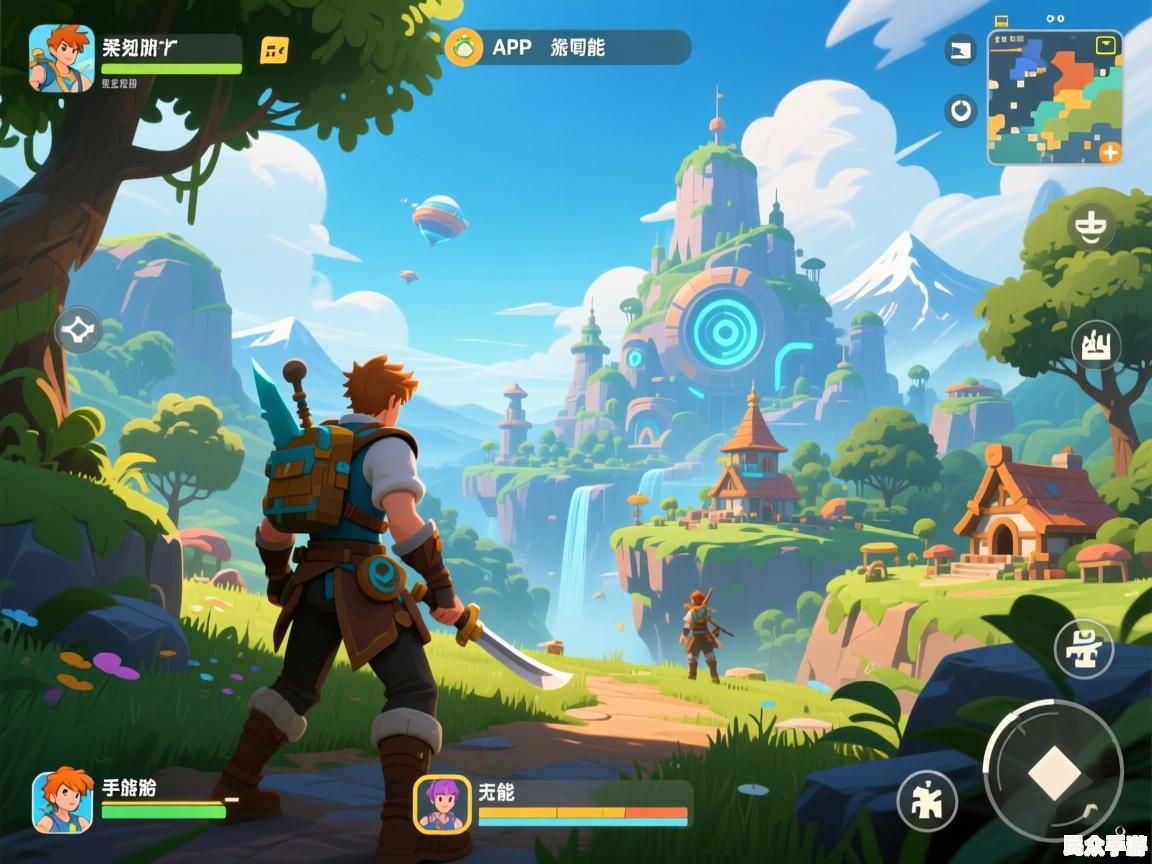Select the orange-haired portrait at bottom left
This screenshot has width=1152, height=864.
pos(62,800)
